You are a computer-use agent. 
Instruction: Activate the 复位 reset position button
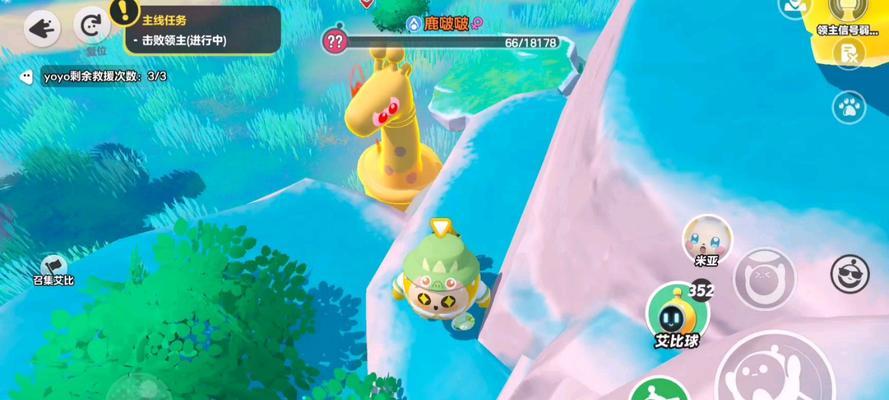(x=94, y=27)
